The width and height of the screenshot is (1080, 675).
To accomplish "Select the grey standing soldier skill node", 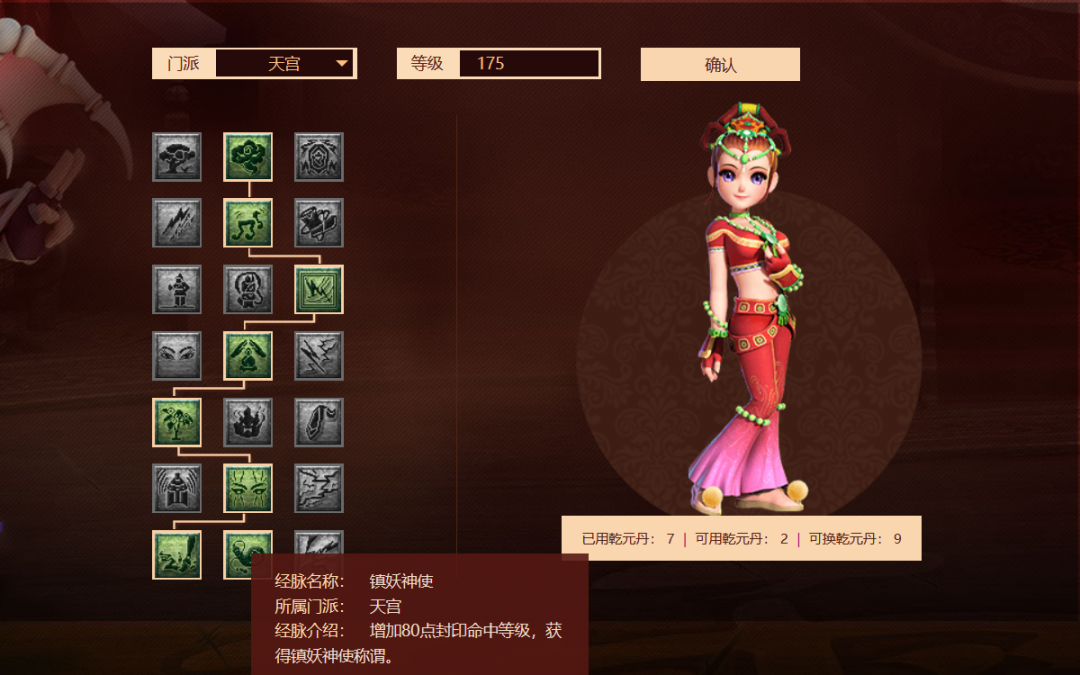I will (177, 289).
